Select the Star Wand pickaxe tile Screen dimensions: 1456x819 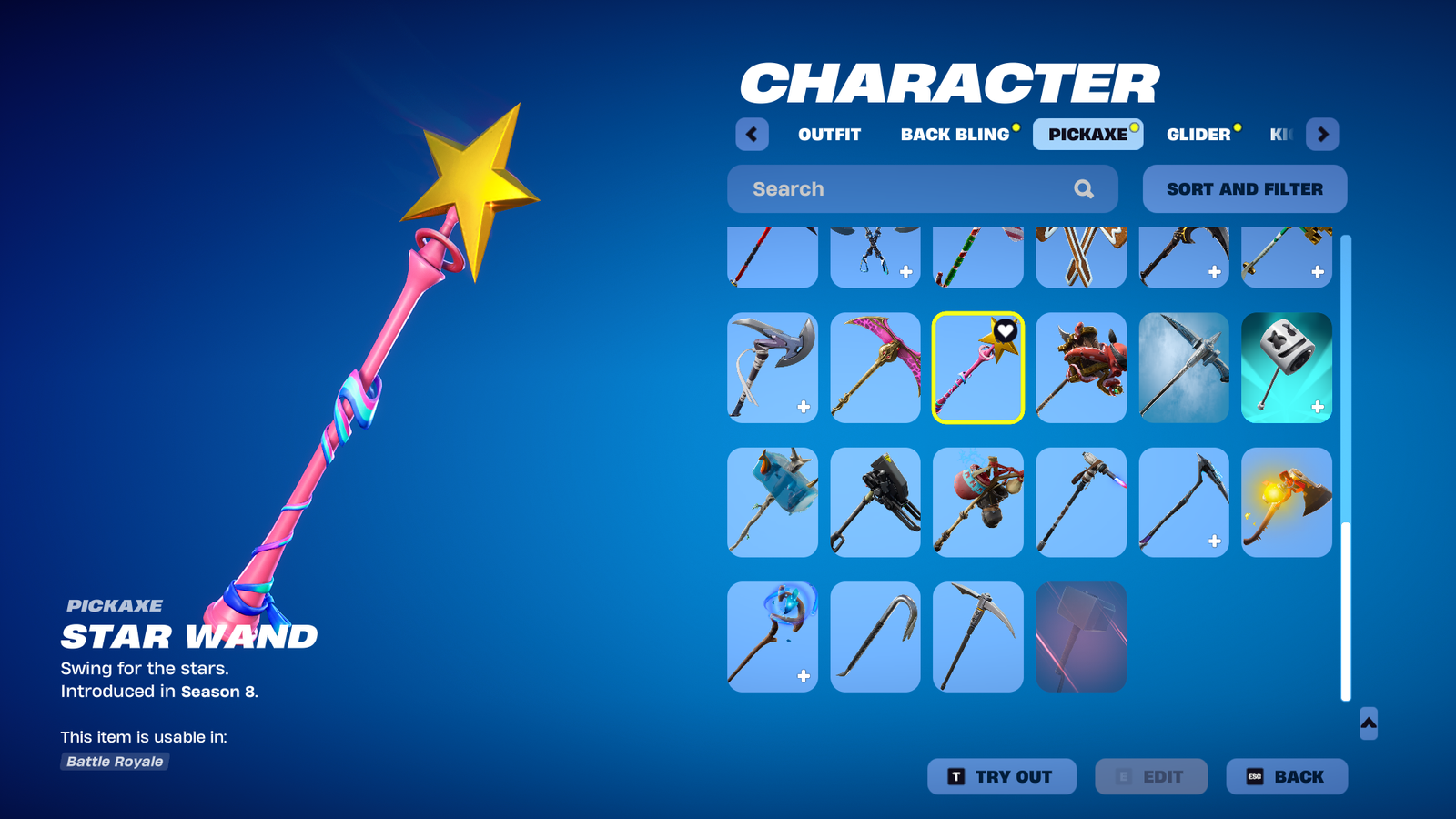[x=977, y=368]
